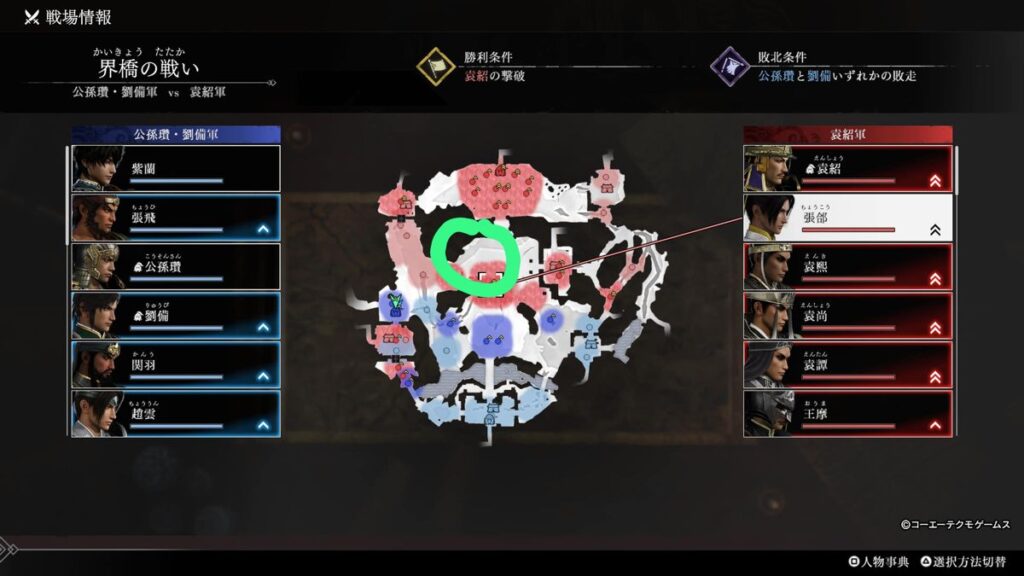This screenshot has width=1024, height=576.
Task: Select enemy commander 袁紹's row
Action: (x=848, y=169)
